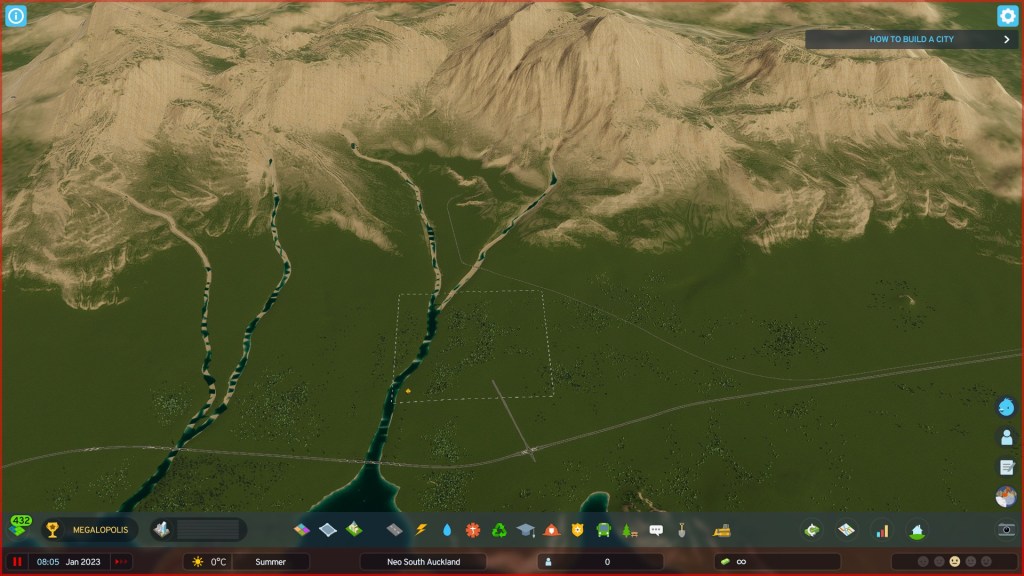Open the info views panel
1024x576 pixels.
coord(16,16)
